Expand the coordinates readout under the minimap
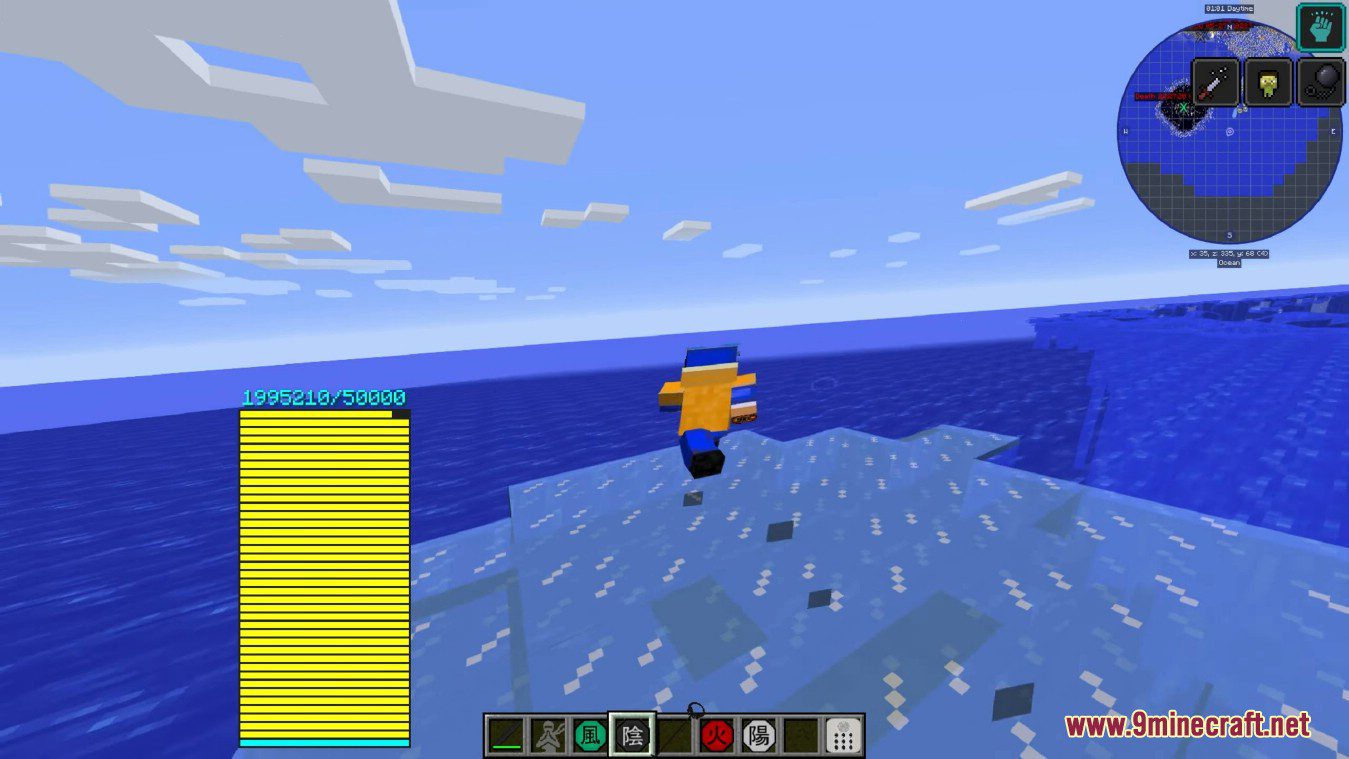The width and height of the screenshot is (1349, 759). [x=1232, y=253]
